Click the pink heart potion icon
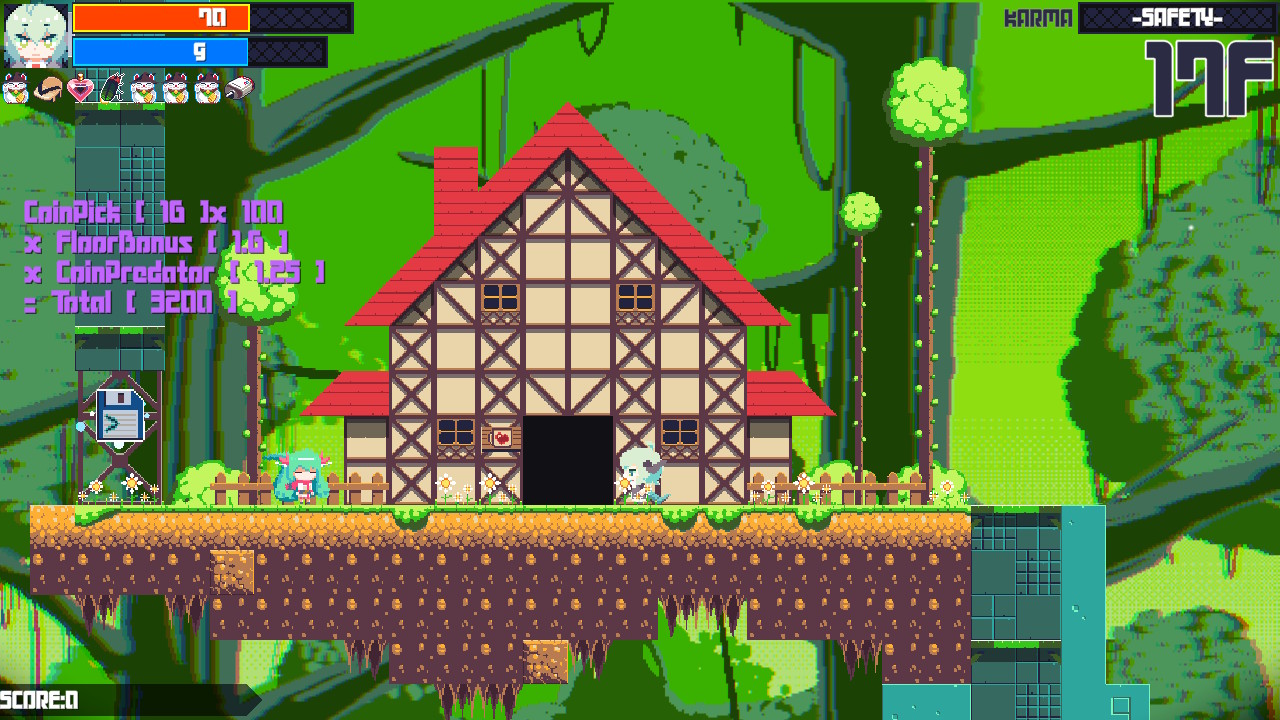Screen dimensions: 1280x720 coord(80,90)
